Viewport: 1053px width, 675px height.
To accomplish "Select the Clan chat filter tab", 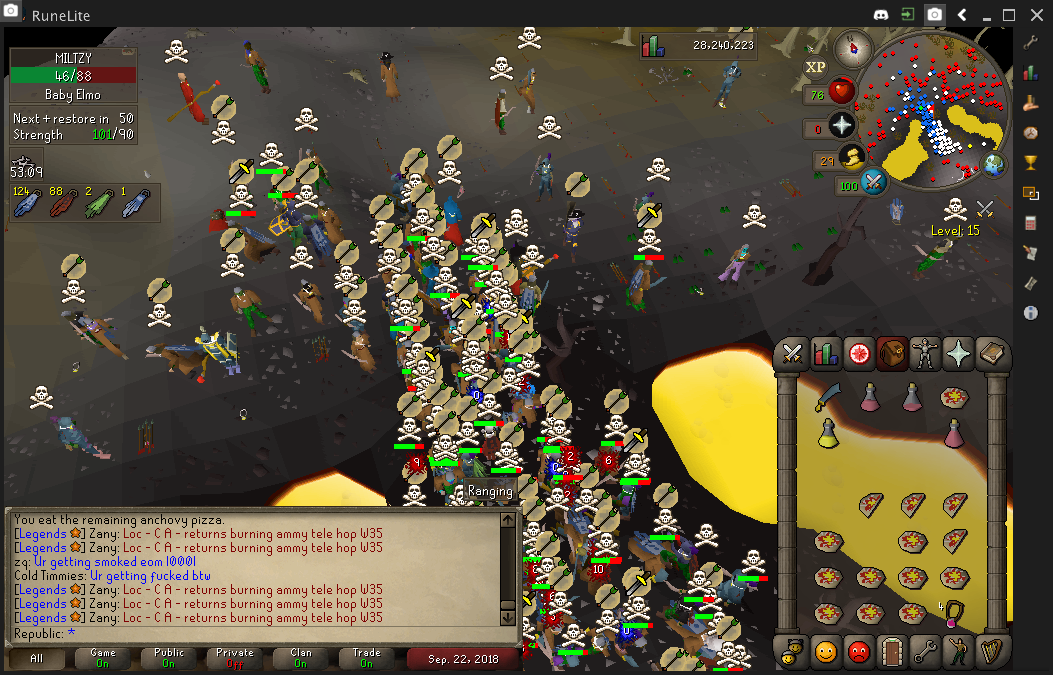I will pyautogui.click(x=300, y=658).
